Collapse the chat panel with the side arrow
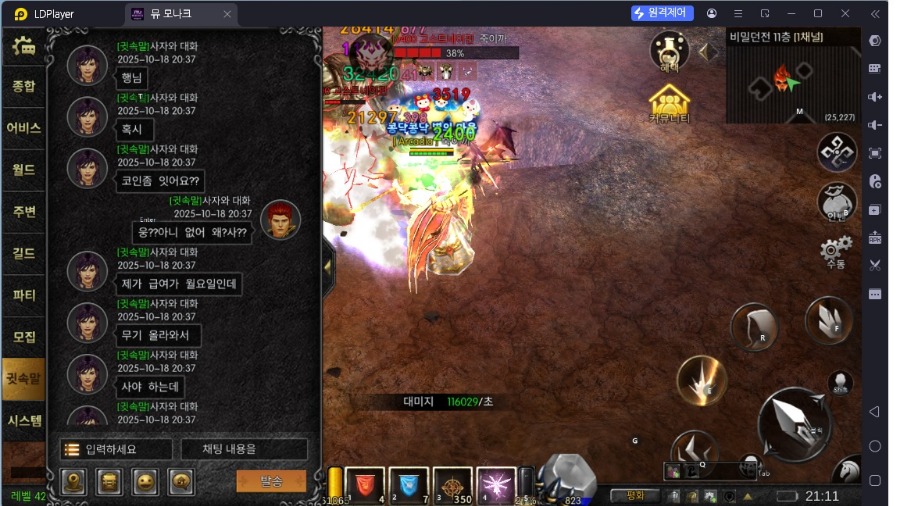900x506 pixels. point(329,265)
